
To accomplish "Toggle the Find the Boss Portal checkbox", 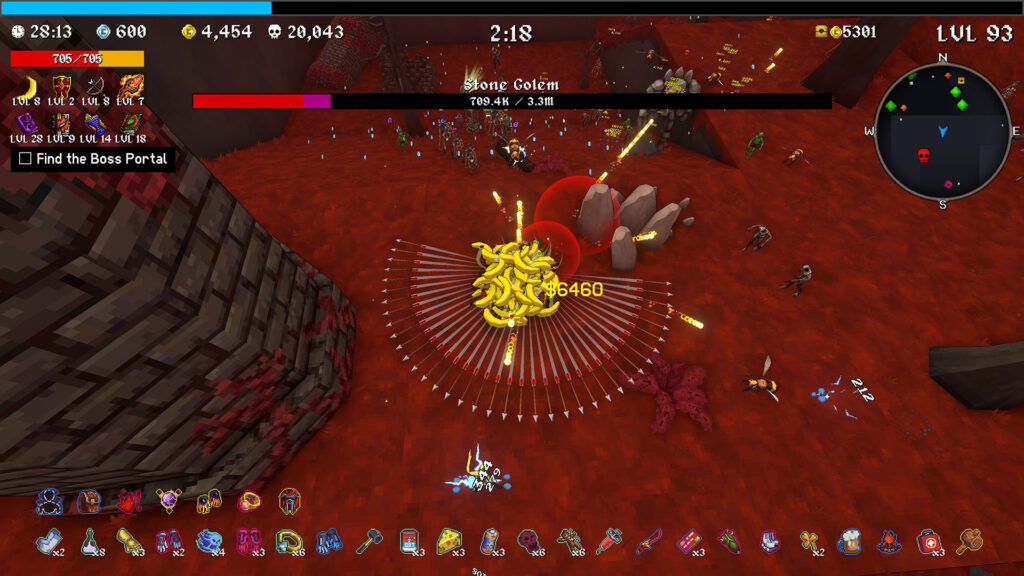I will point(25,159).
